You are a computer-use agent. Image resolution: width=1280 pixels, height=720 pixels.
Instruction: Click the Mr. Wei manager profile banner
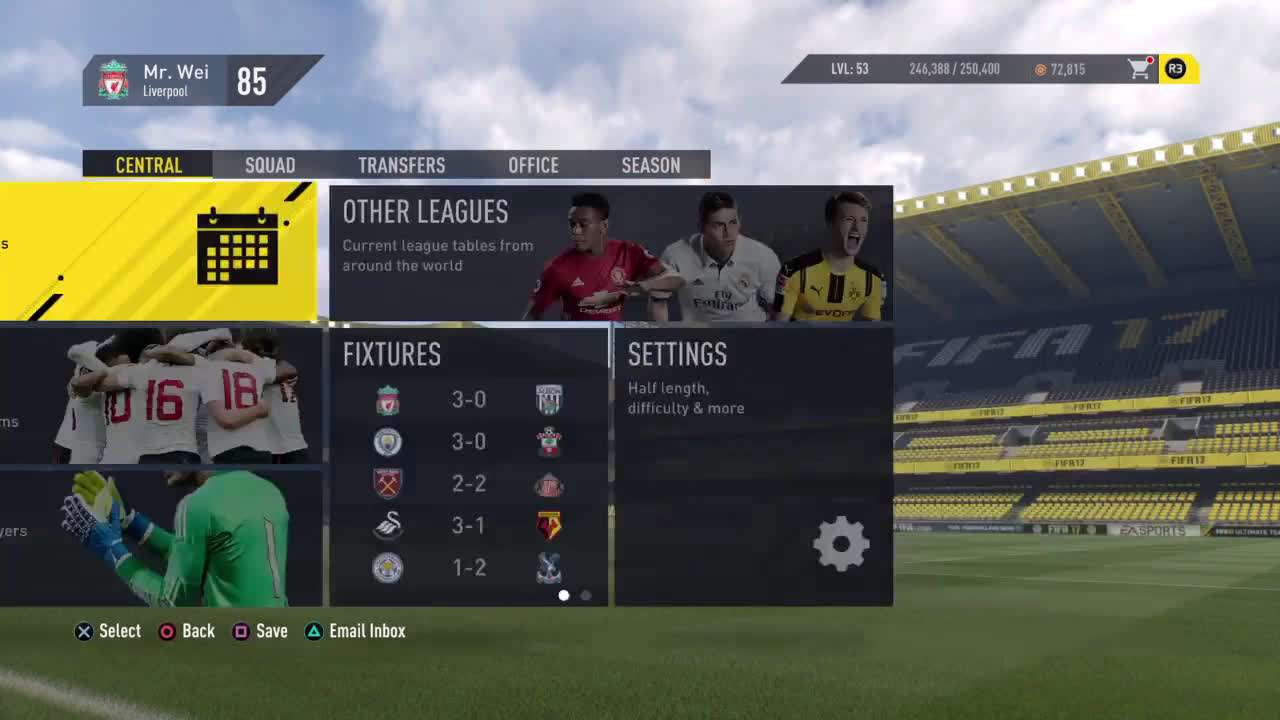click(x=200, y=80)
